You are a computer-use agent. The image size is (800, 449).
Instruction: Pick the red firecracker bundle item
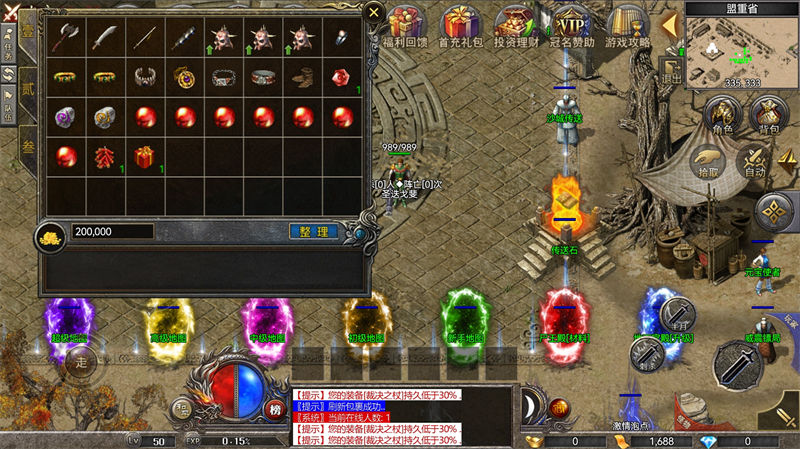104,157
